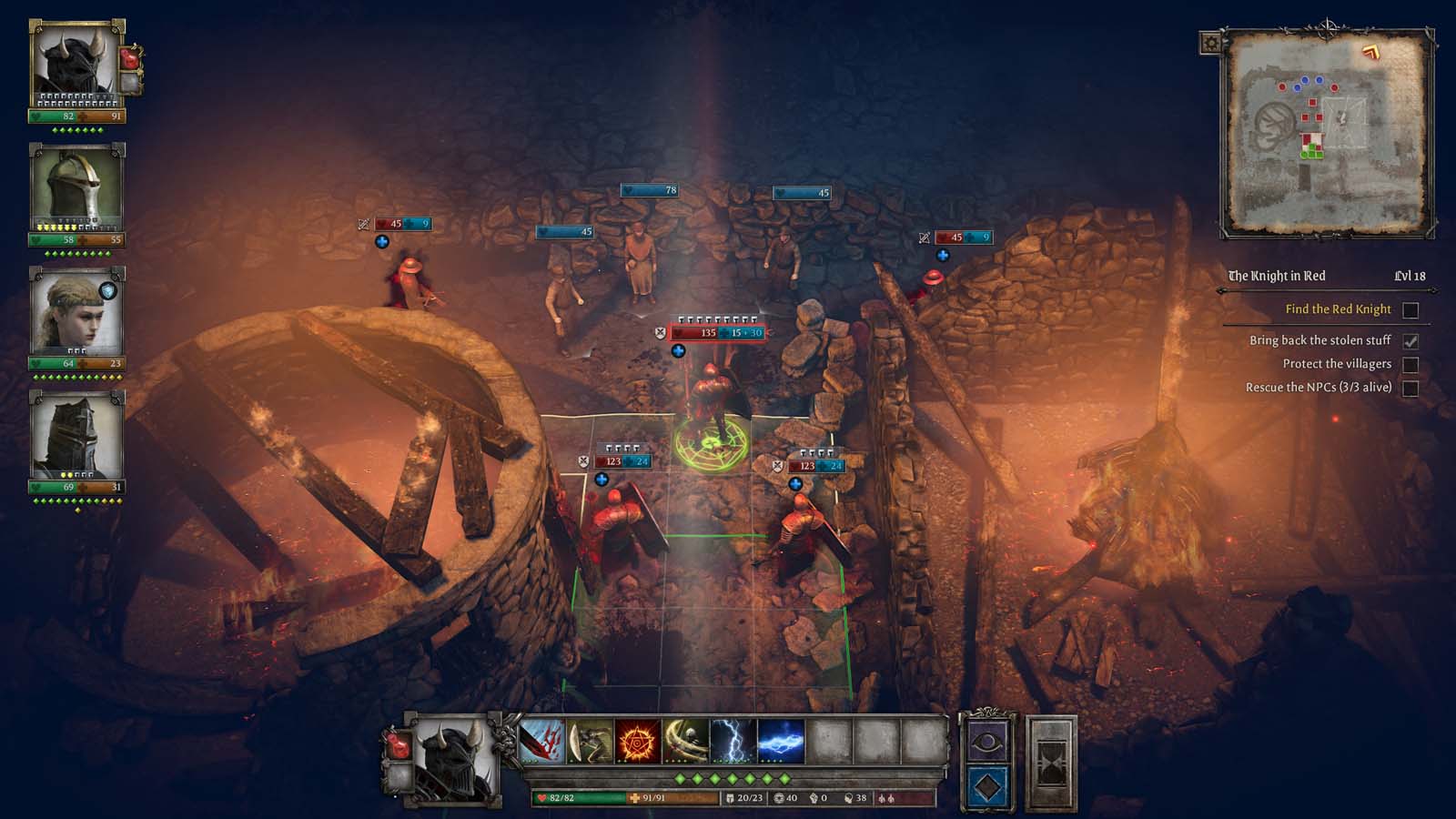Click the Protect the villagers objective
Viewport: 1456px width, 819px height.
1337,364
